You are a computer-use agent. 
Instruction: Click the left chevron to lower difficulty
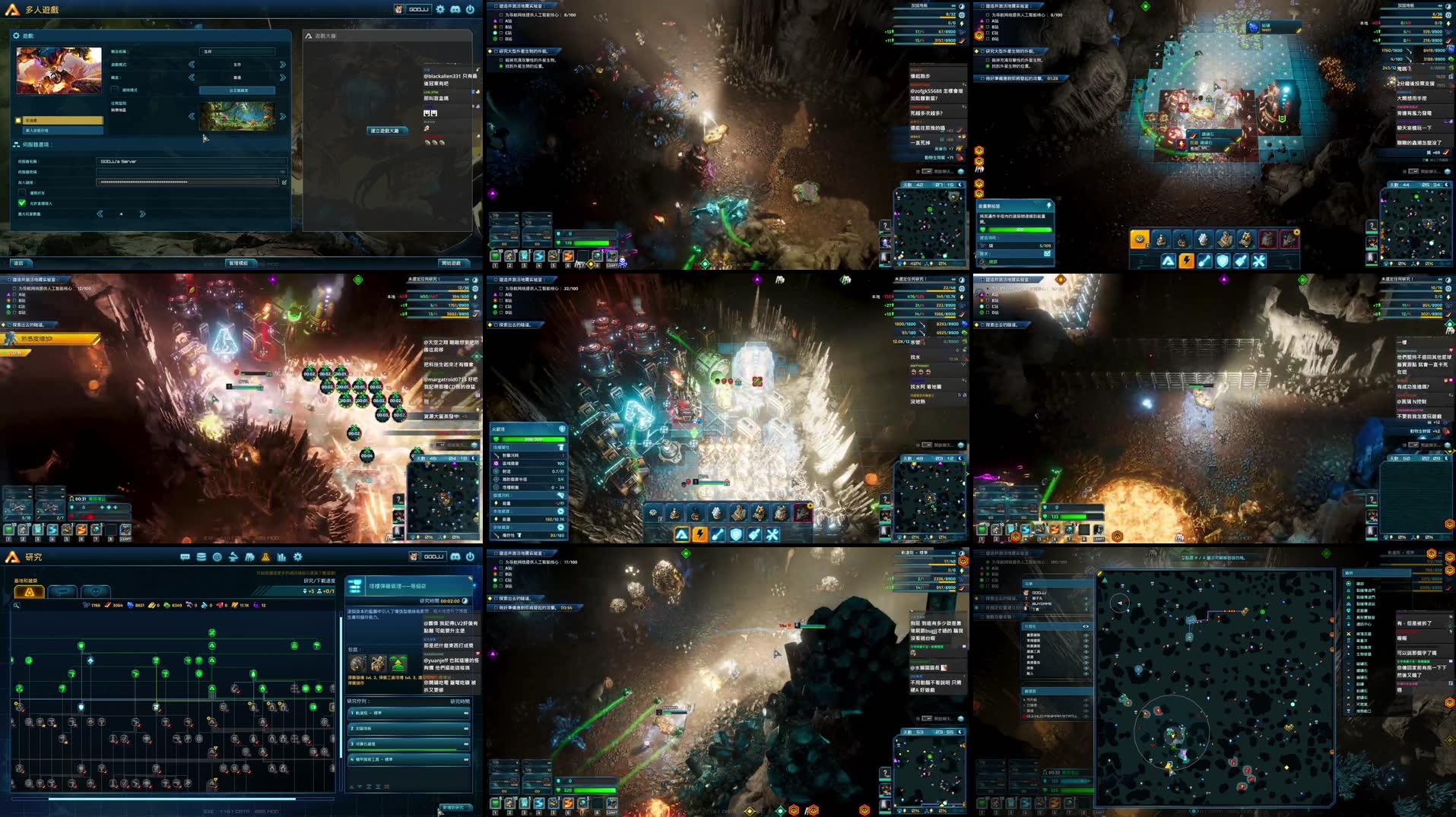point(191,78)
